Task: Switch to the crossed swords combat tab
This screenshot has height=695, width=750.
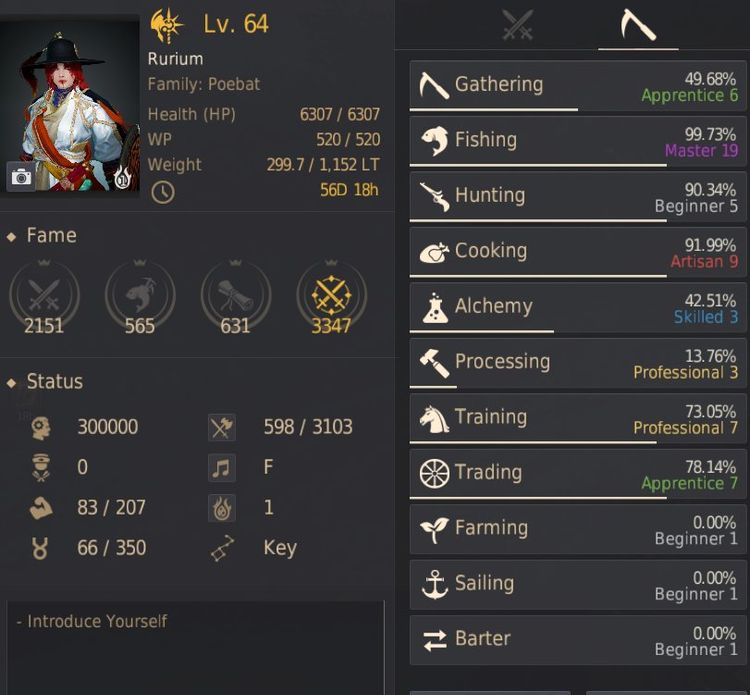Action: pos(517,25)
